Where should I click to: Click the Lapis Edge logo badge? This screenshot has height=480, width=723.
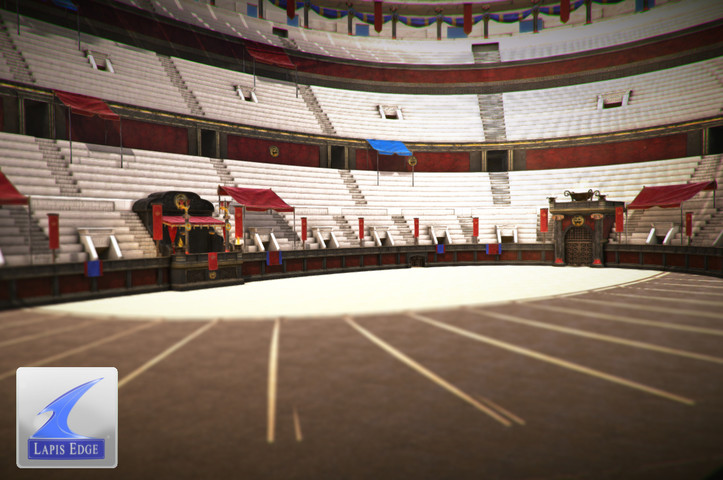point(67,417)
